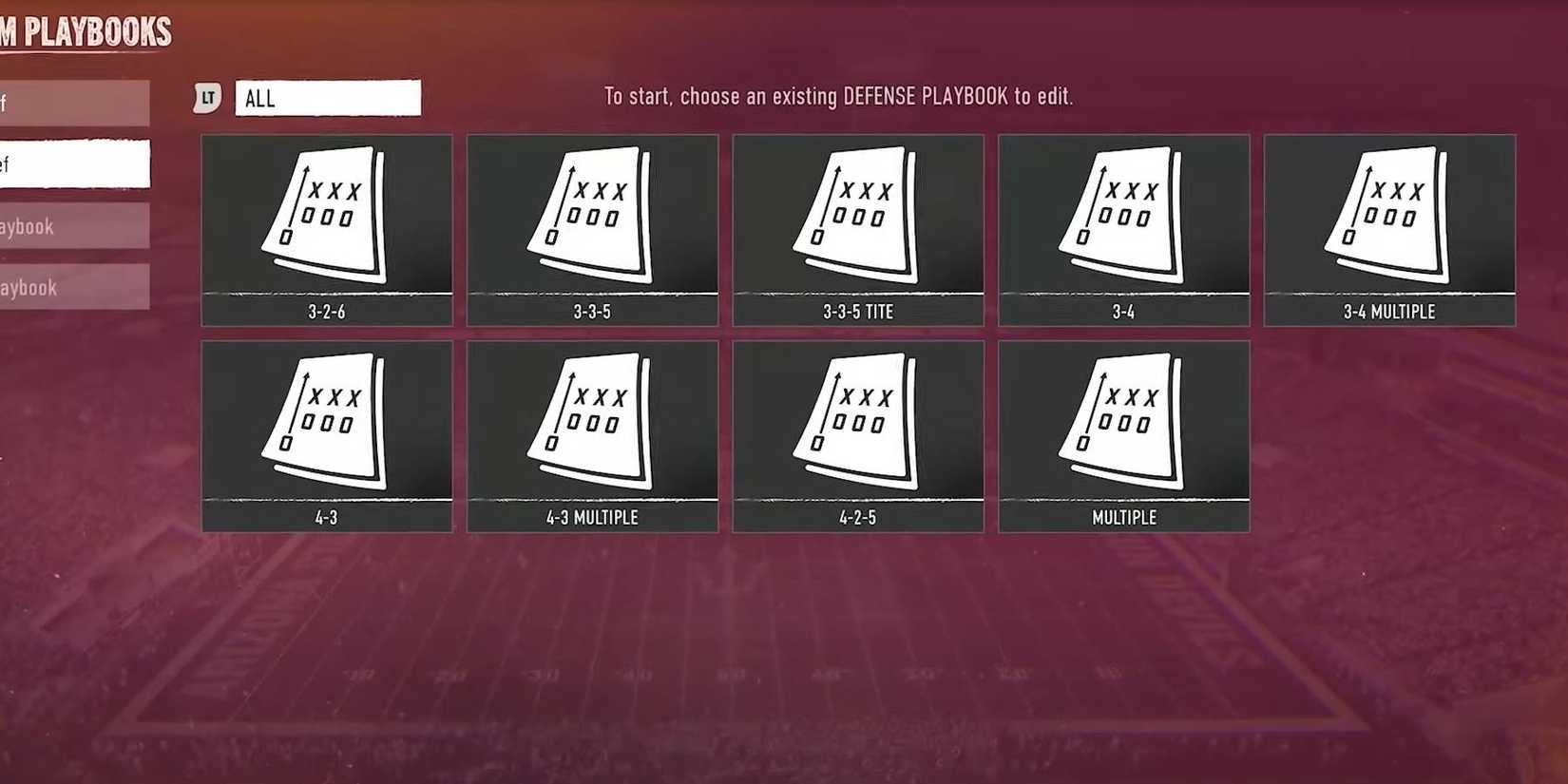Image resolution: width=1568 pixels, height=784 pixels.
Task: Cycle the ALL category selector
Action: [328, 98]
